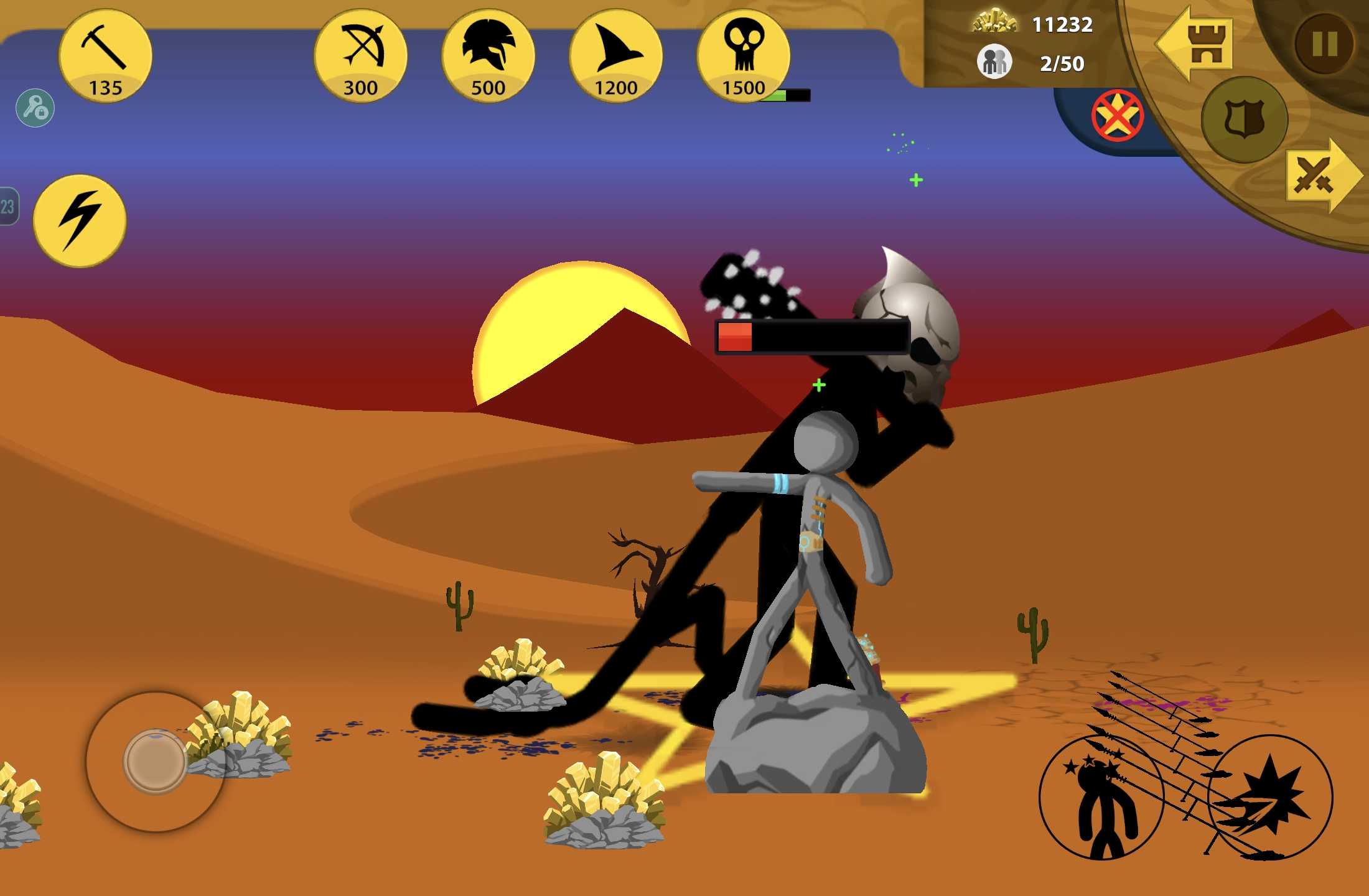1369x896 pixels.
Task: Trigger the explosive burst attack ability
Action: click(x=1269, y=798)
